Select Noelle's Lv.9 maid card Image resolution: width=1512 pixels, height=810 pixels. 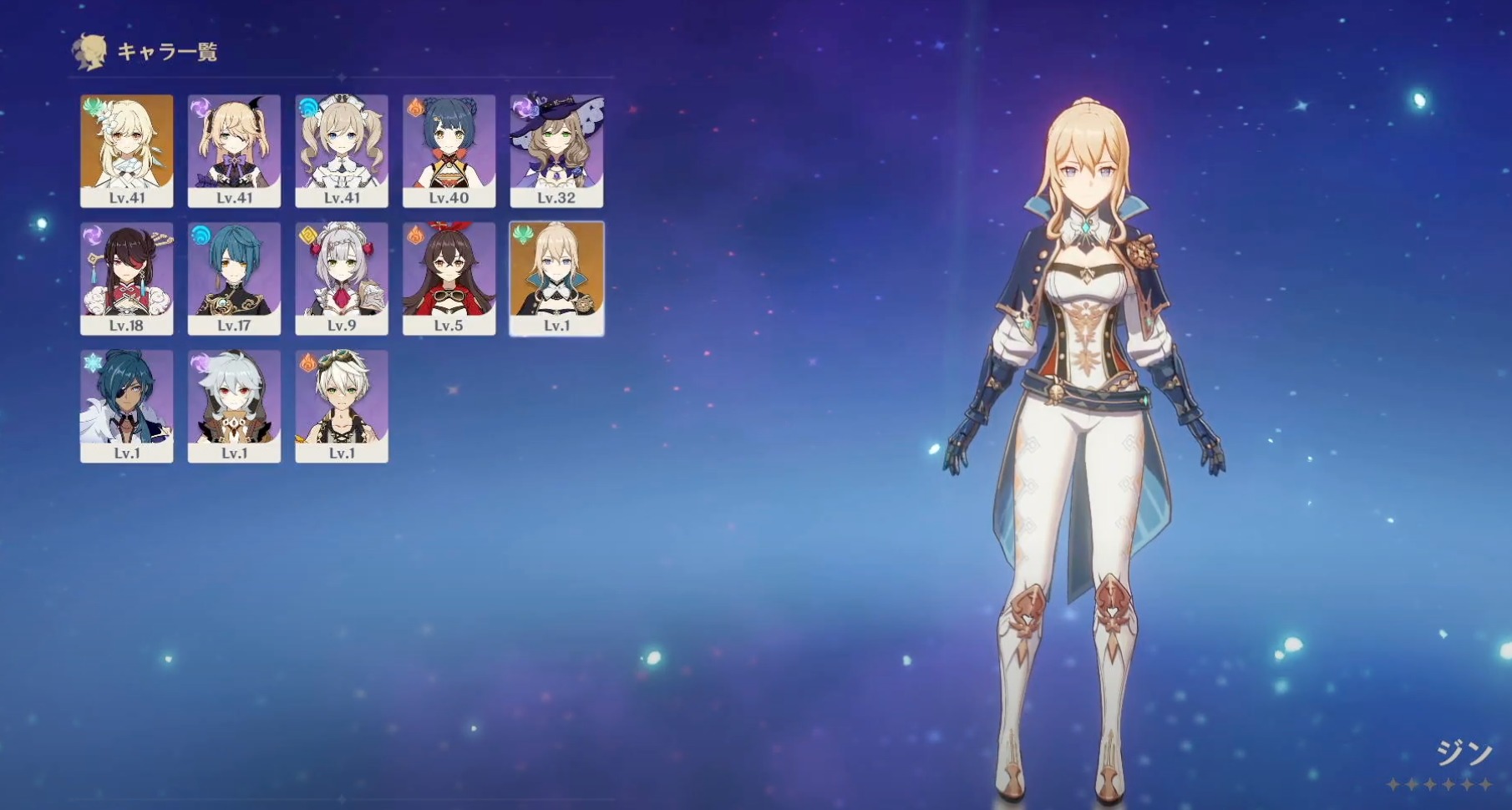[342, 278]
